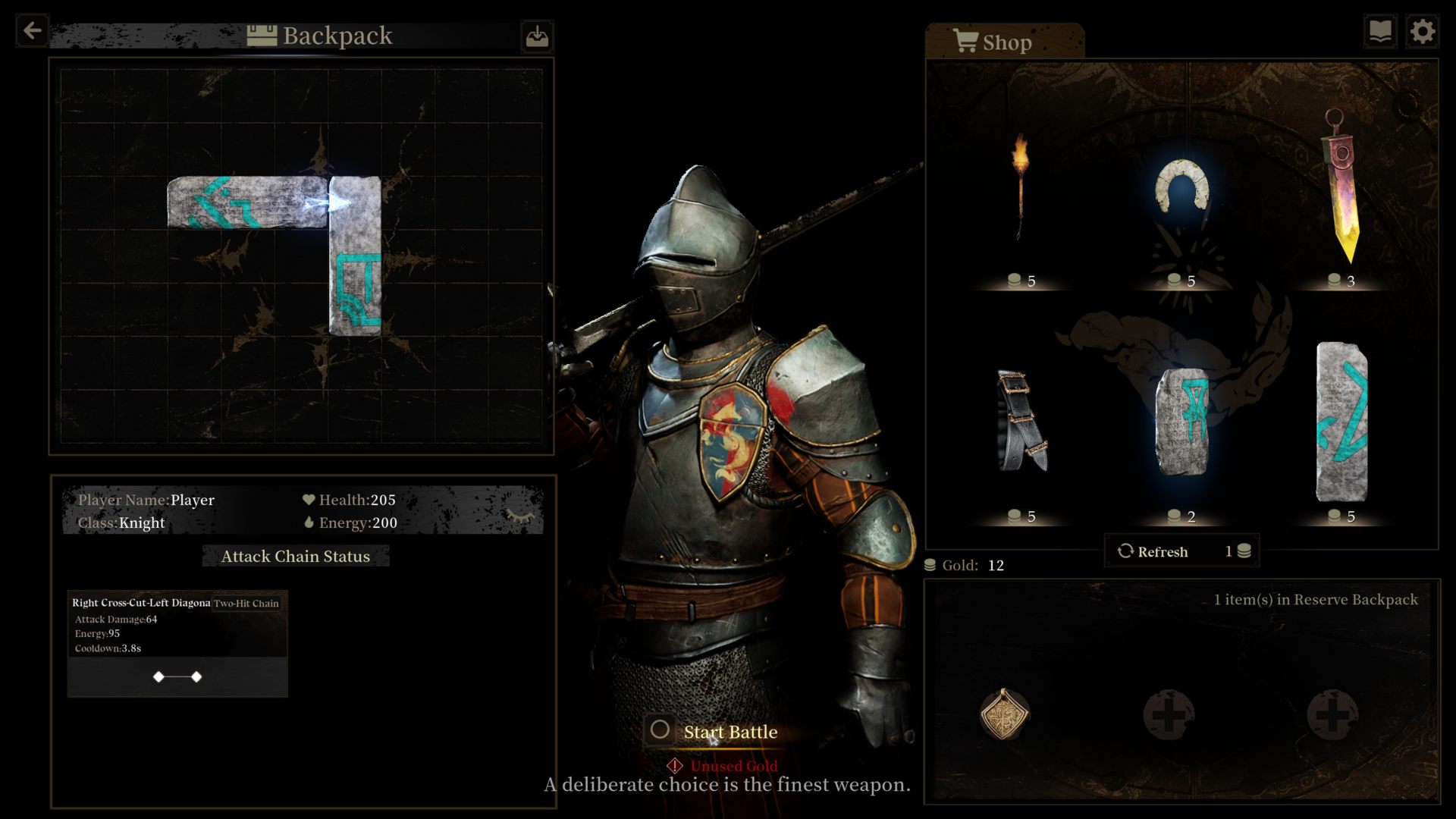This screenshot has height=819, width=1456.
Task: Buy the tall rune tablet costing 5 gold
Action: tap(1341, 422)
